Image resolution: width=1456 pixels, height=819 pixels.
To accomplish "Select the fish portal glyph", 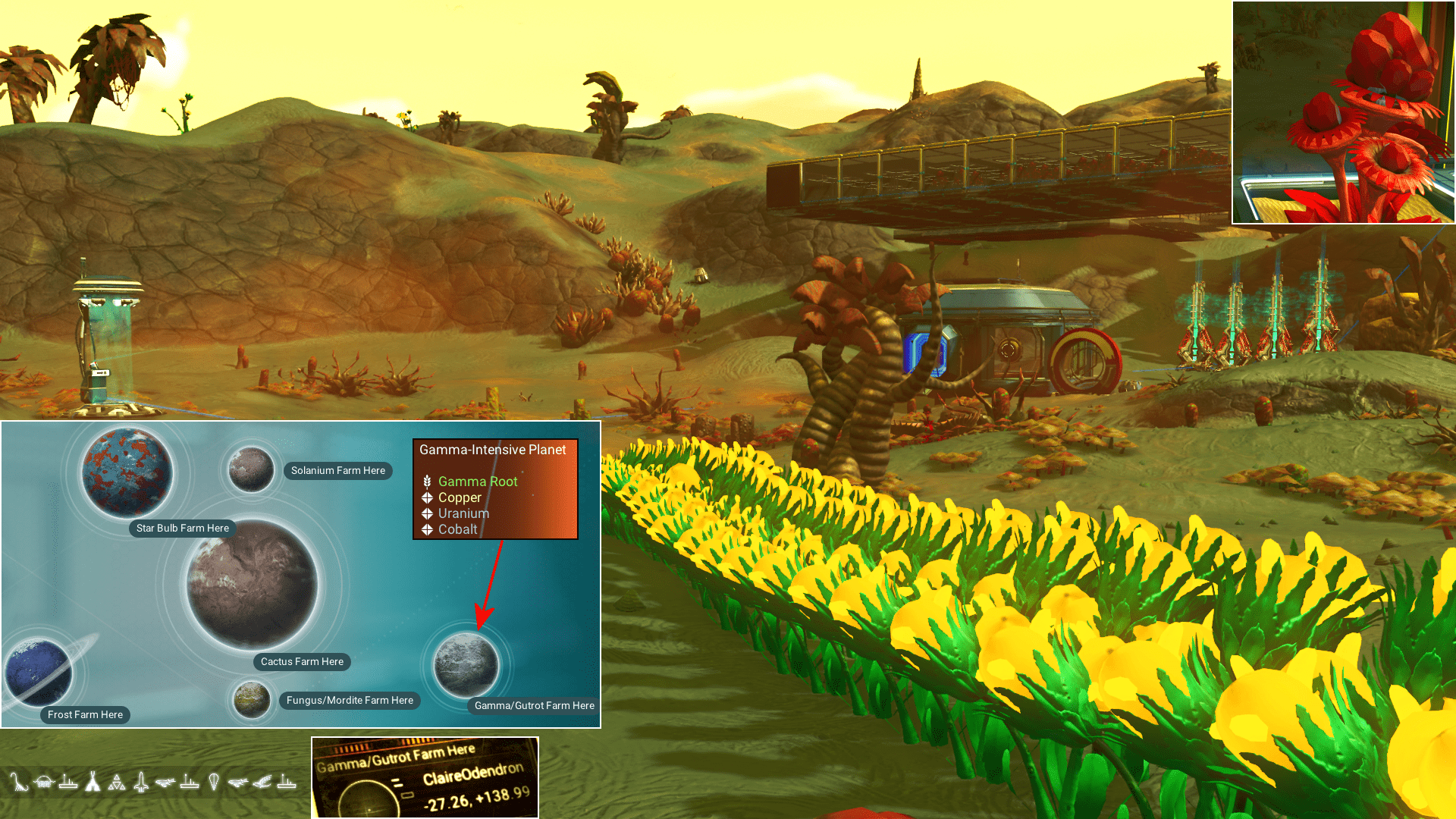I will pyautogui.click(x=166, y=781).
